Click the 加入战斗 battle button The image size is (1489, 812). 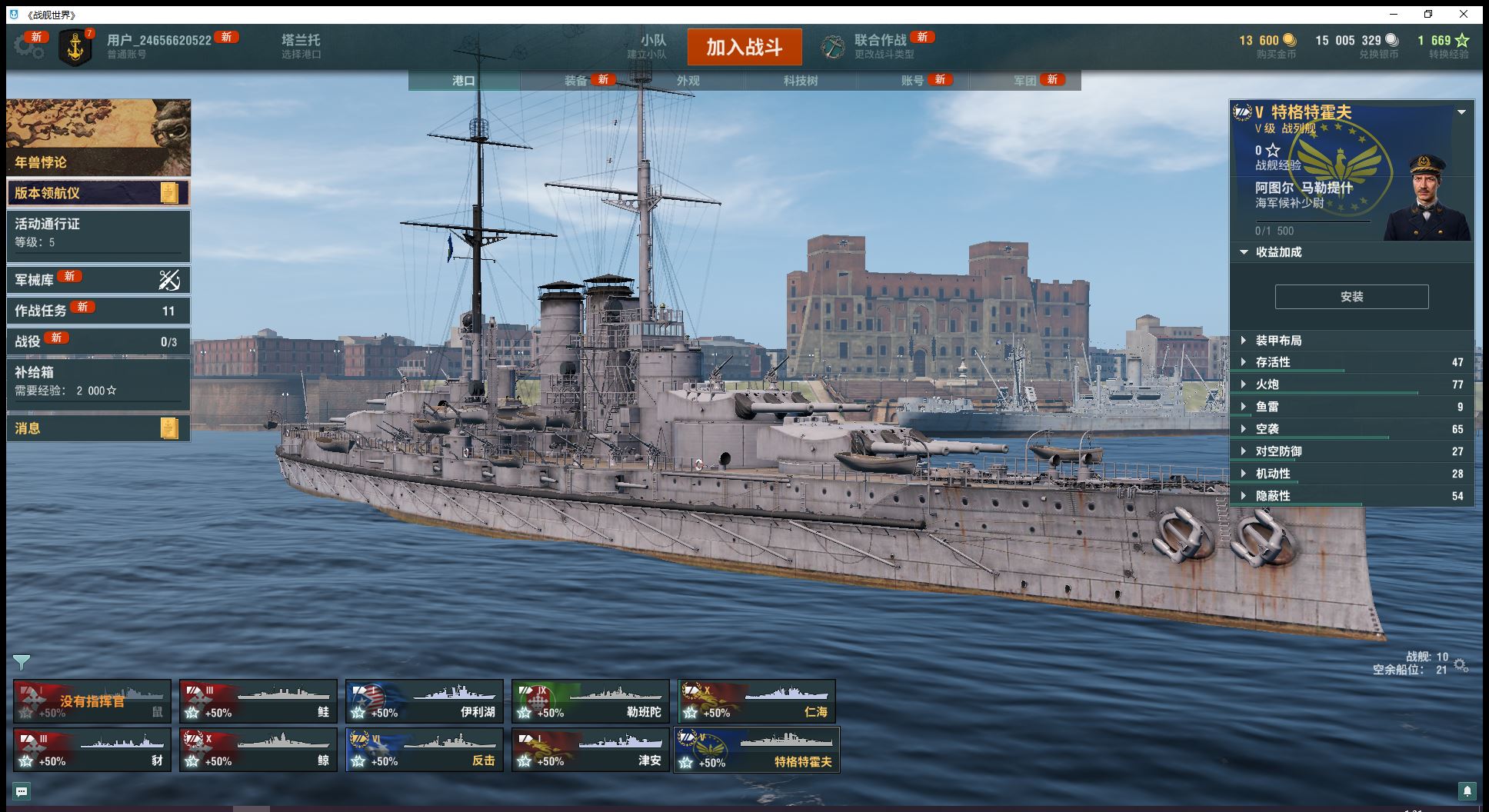(x=744, y=48)
